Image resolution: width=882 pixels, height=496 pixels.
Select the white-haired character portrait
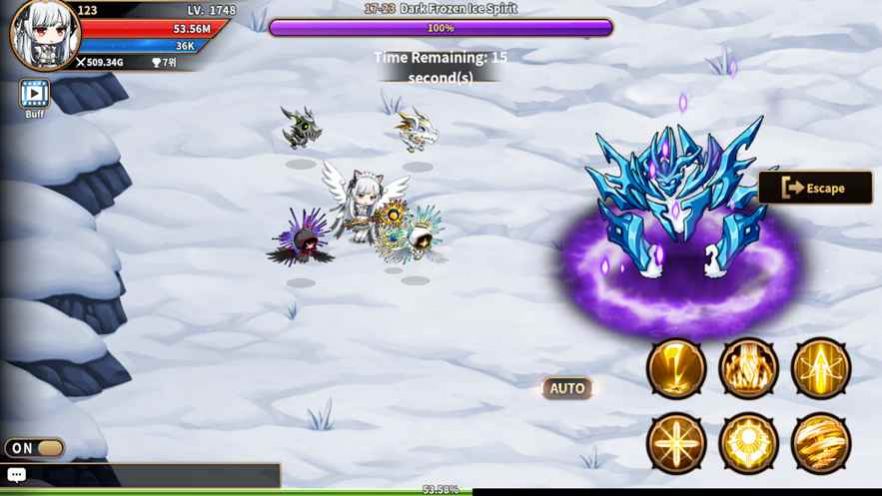[x=44, y=35]
